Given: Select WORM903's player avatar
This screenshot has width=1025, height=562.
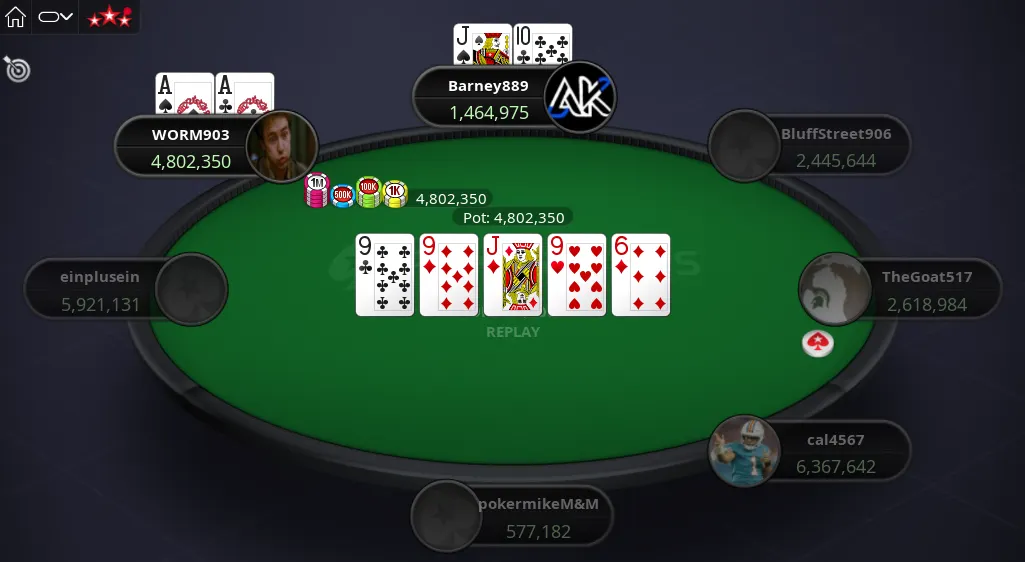Looking at the screenshot, I should tap(282, 147).
